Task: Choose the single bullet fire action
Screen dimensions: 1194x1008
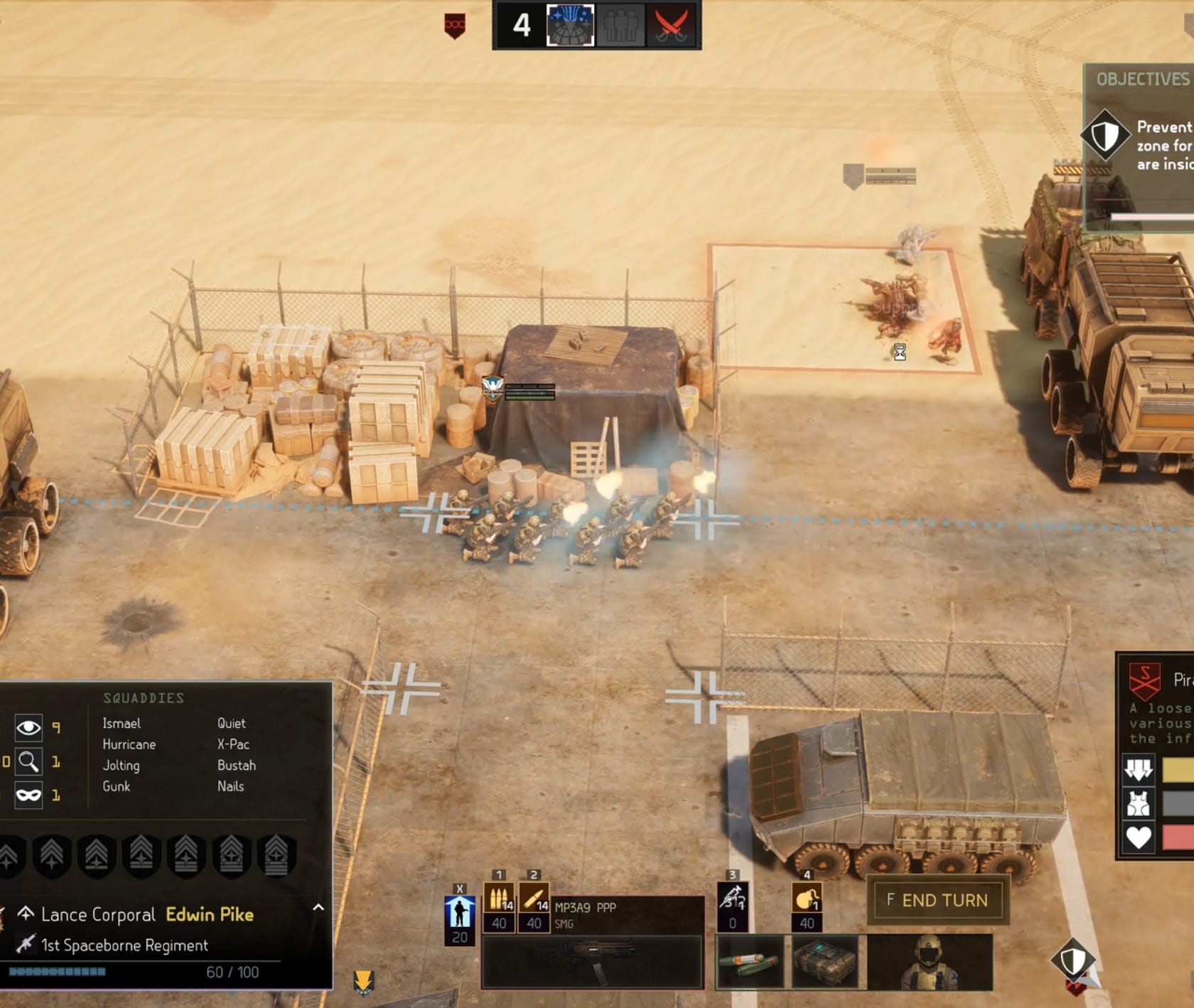Action: pos(534,898)
